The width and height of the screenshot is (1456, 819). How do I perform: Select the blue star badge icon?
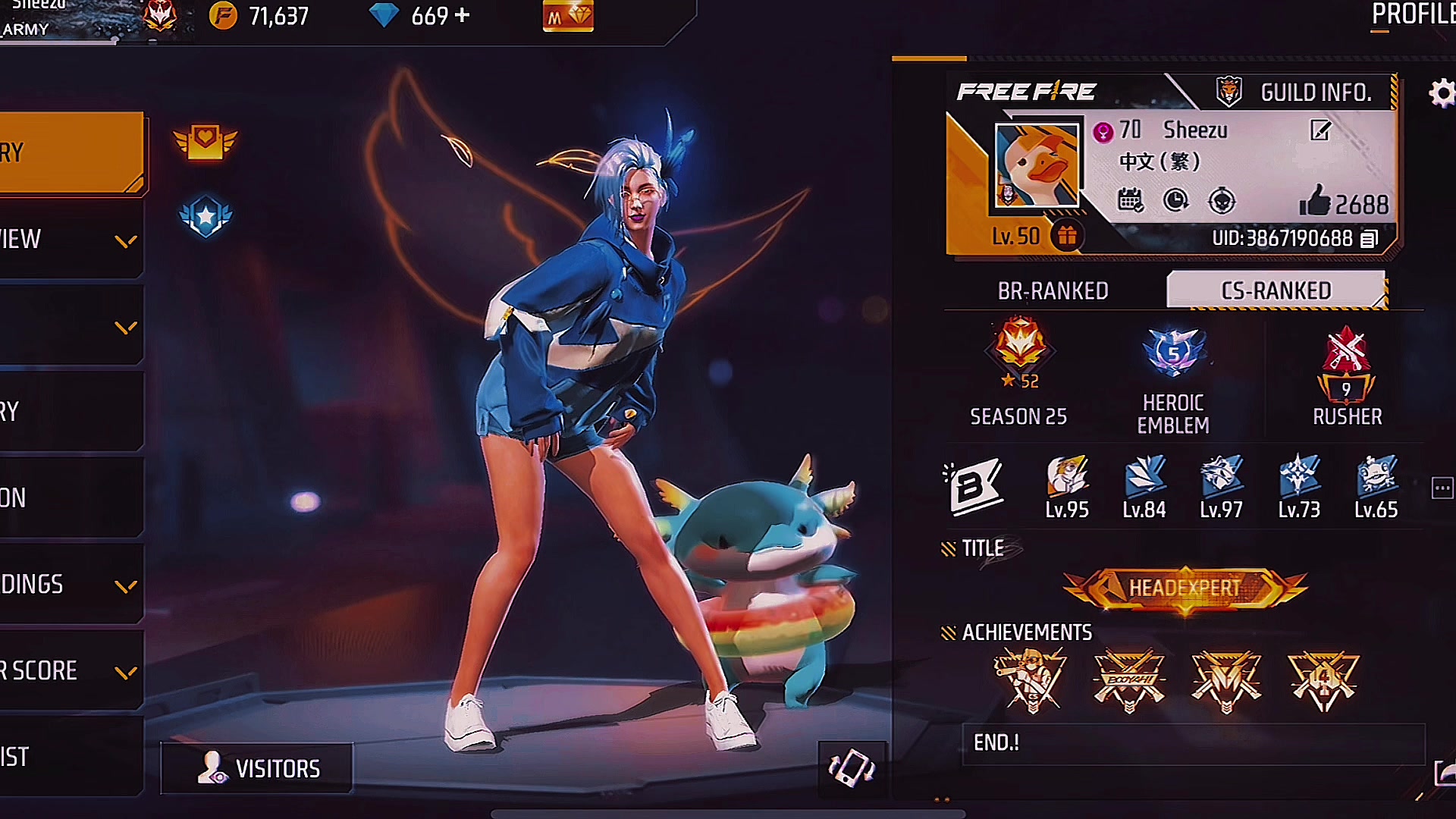click(x=206, y=217)
